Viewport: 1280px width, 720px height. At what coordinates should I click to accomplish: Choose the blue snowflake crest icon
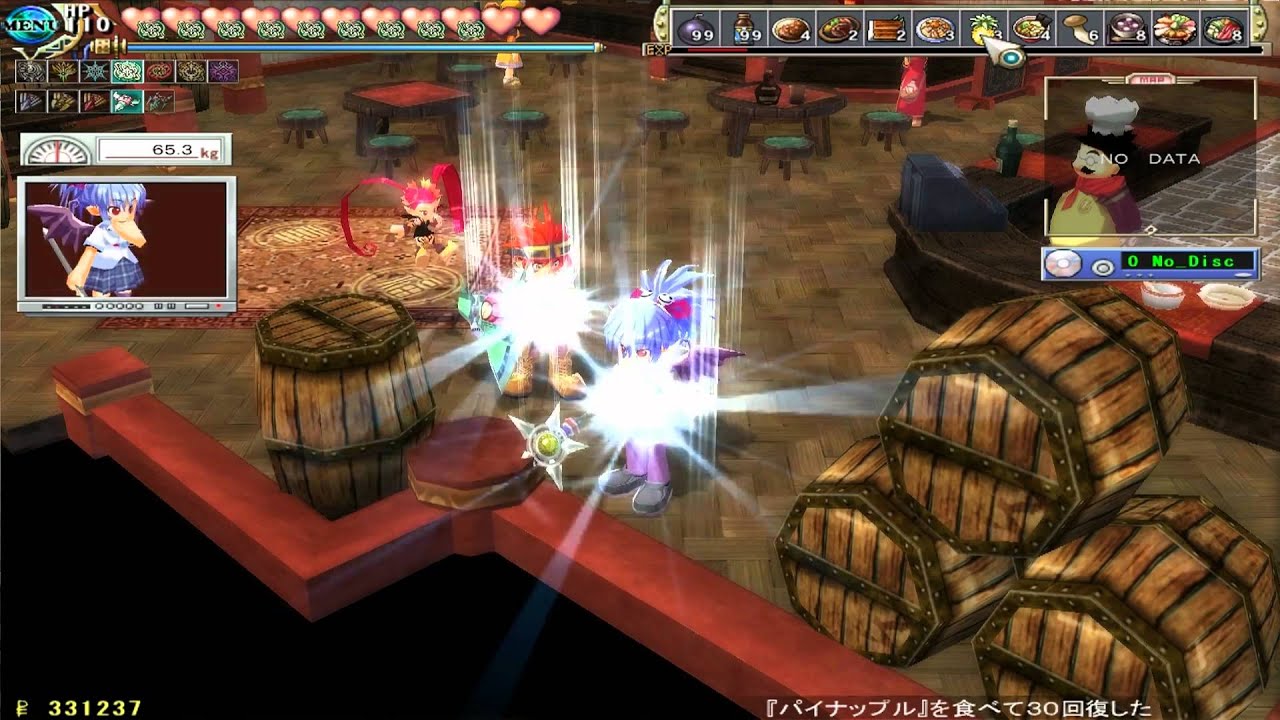point(94,71)
